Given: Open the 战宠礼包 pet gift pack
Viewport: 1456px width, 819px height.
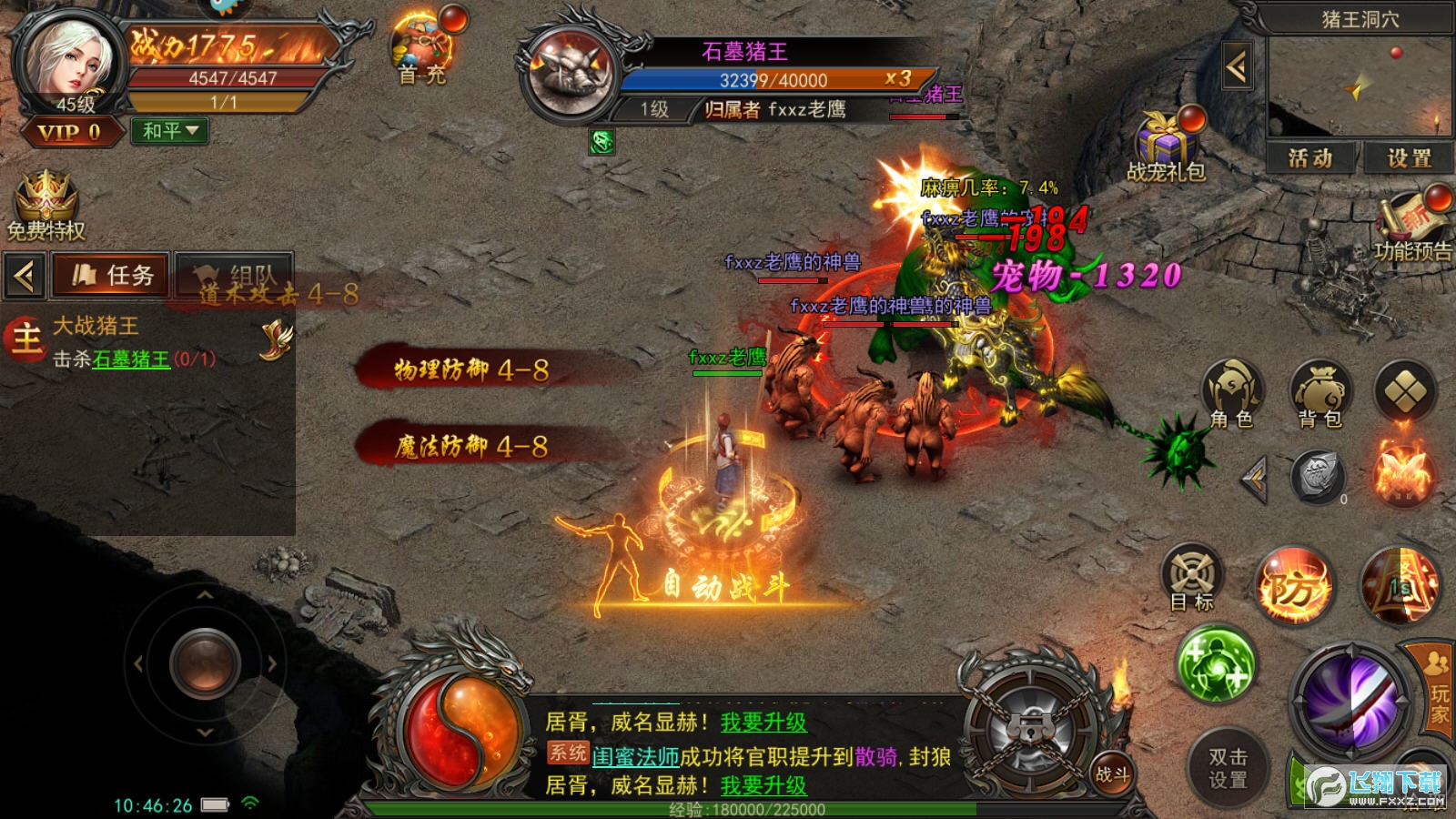Looking at the screenshot, I should point(1166,147).
